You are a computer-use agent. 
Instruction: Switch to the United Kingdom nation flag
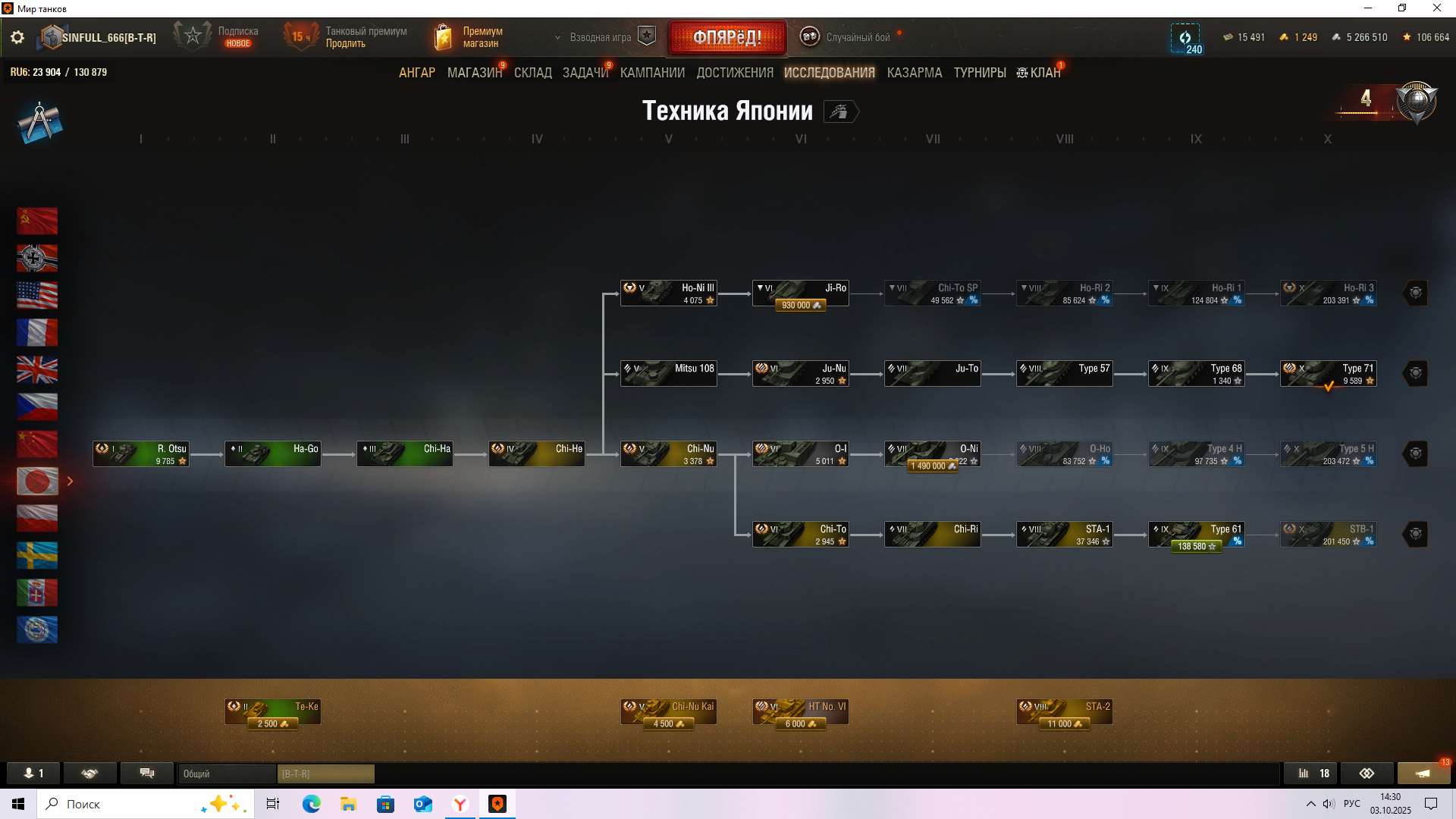pyautogui.click(x=37, y=370)
